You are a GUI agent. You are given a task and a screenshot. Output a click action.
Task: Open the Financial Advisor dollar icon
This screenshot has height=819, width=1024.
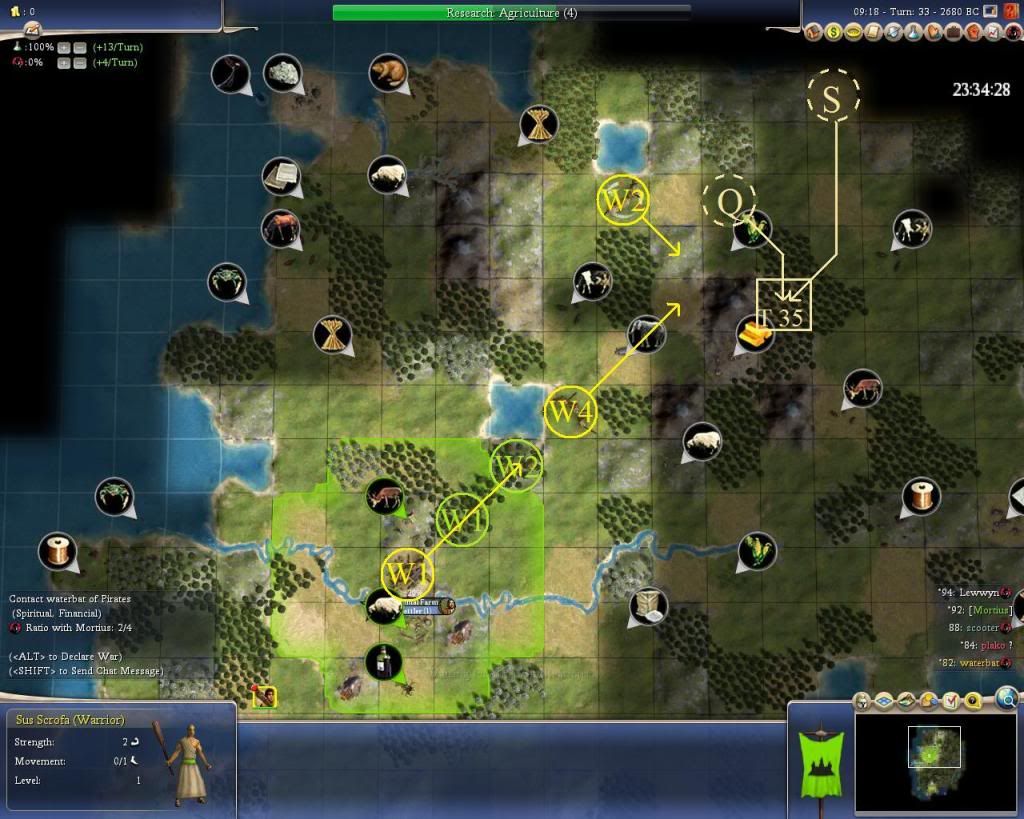click(x=834, y=32)
